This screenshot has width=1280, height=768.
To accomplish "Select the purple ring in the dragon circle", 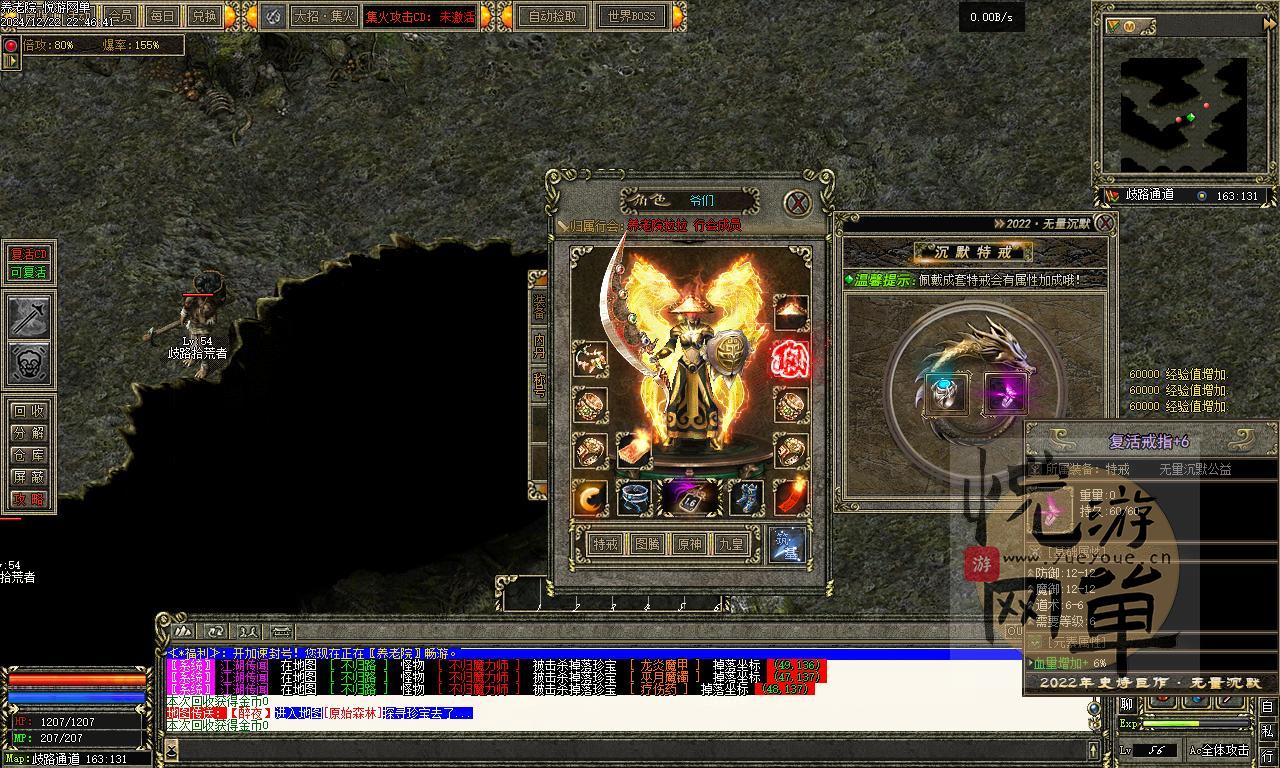I will click(1005, 394).
